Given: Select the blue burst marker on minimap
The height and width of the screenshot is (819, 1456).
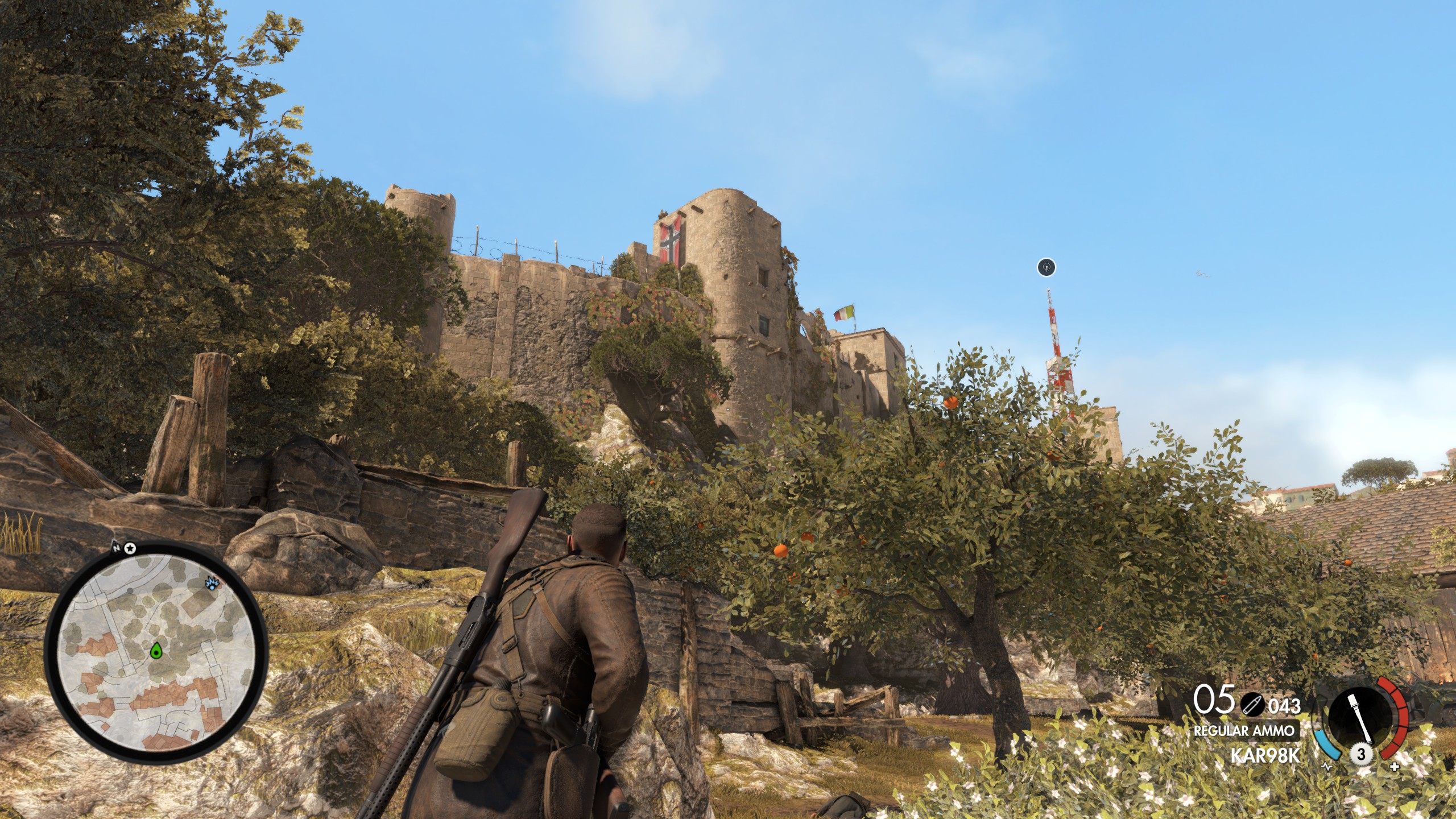Looking at the screenshot, I should pyautogui.click(x=213, y=583).
